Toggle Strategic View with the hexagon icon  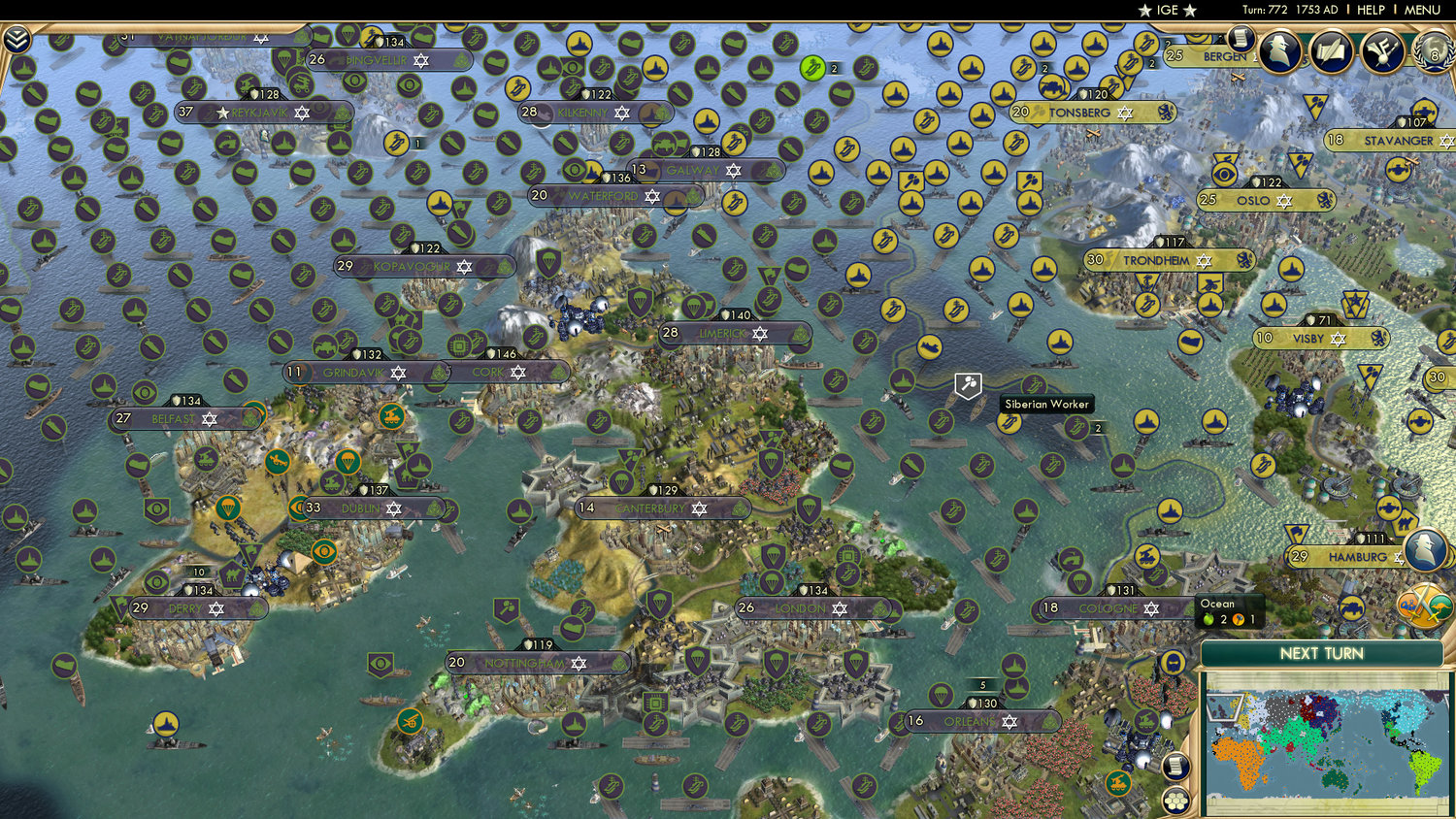click(1176, 801)
